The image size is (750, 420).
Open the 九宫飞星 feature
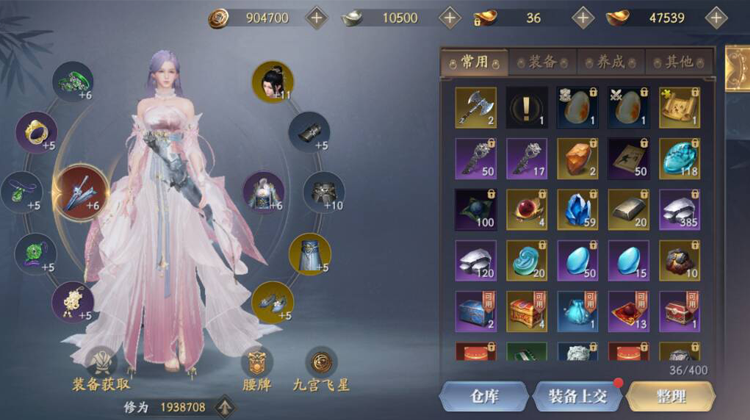pos(321,369)
